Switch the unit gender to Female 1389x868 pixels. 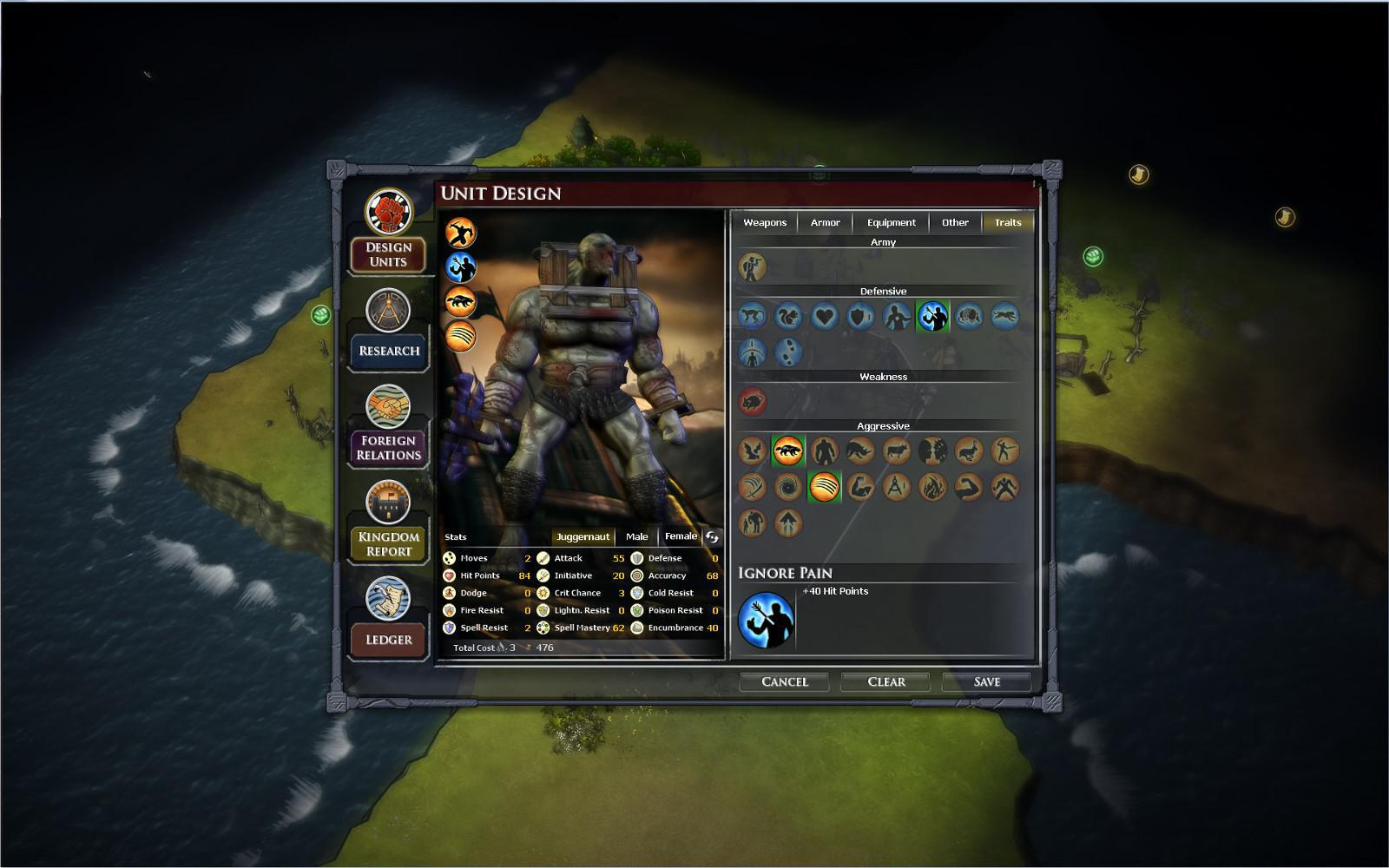click(x=681, y=536)
